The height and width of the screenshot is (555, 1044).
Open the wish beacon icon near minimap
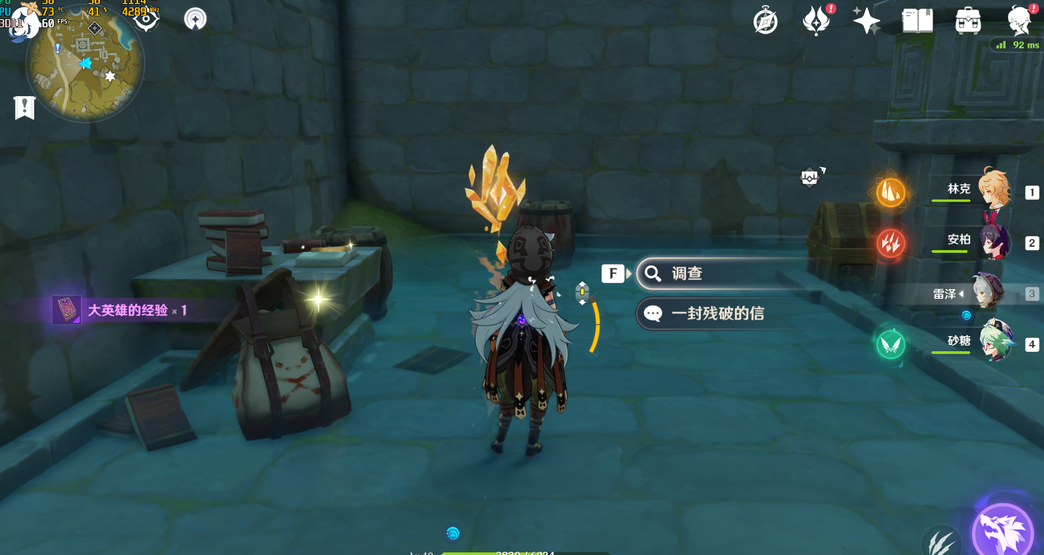(195, 19)
